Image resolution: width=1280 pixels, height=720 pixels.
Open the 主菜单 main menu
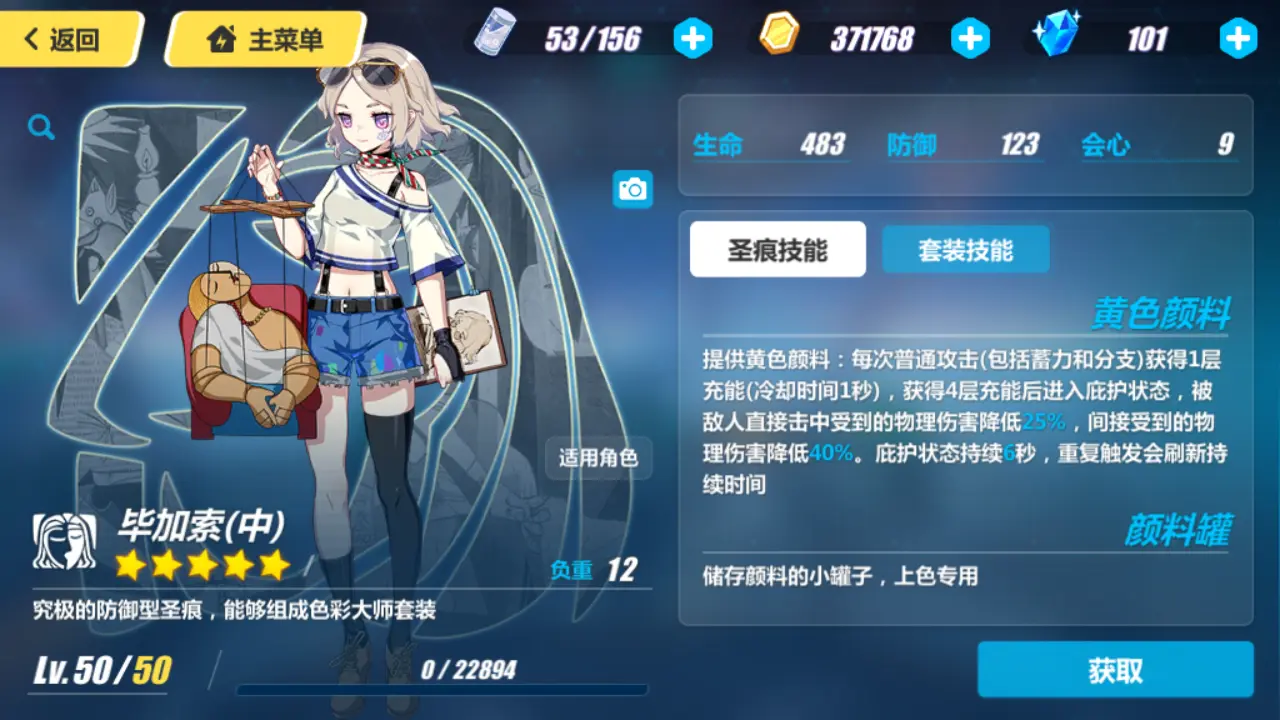pos(263,38)
